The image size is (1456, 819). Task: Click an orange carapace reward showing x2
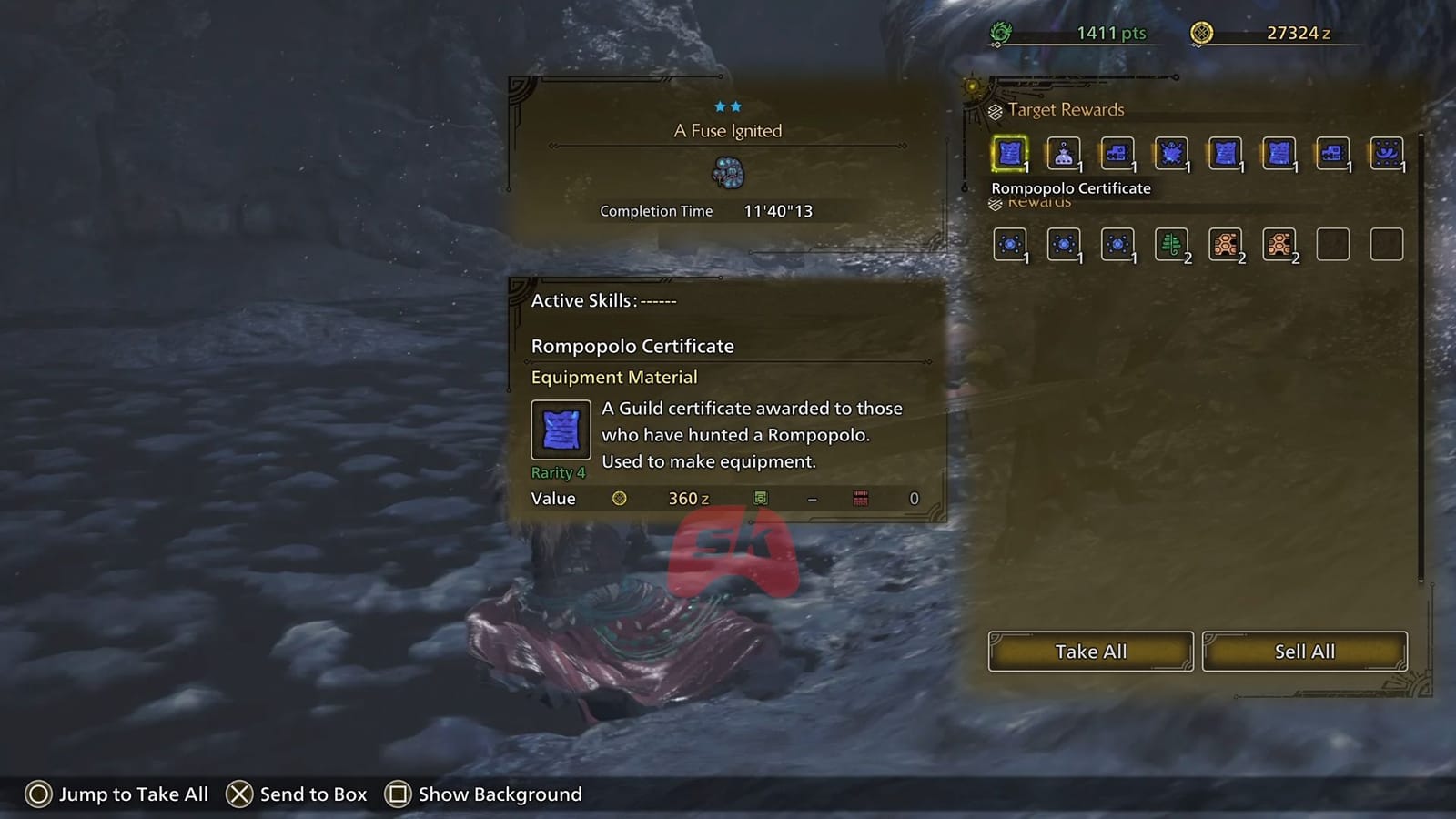(1225, 243)
